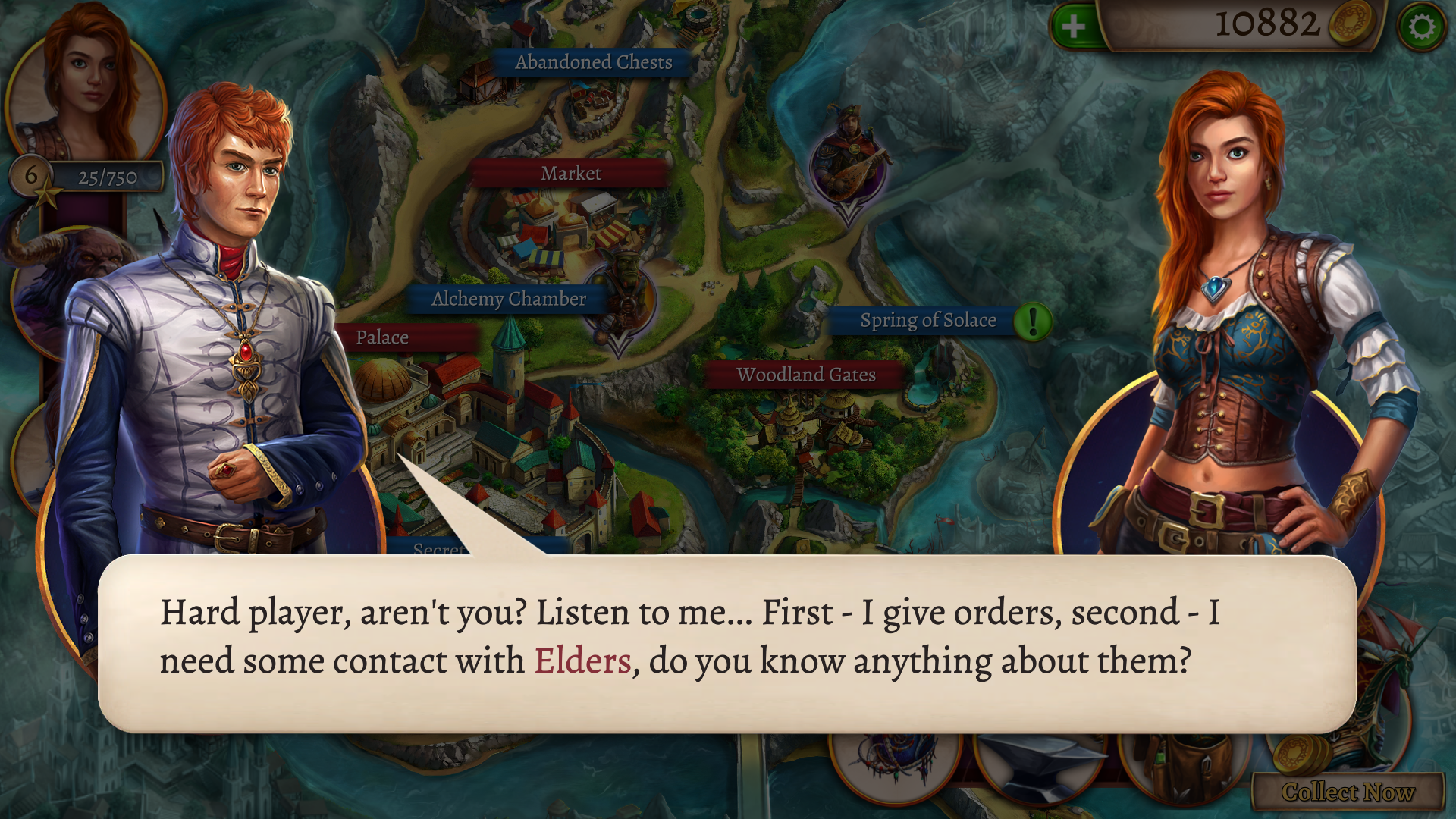Open the dreamcatcher amulet icon

tap(895, 762)
